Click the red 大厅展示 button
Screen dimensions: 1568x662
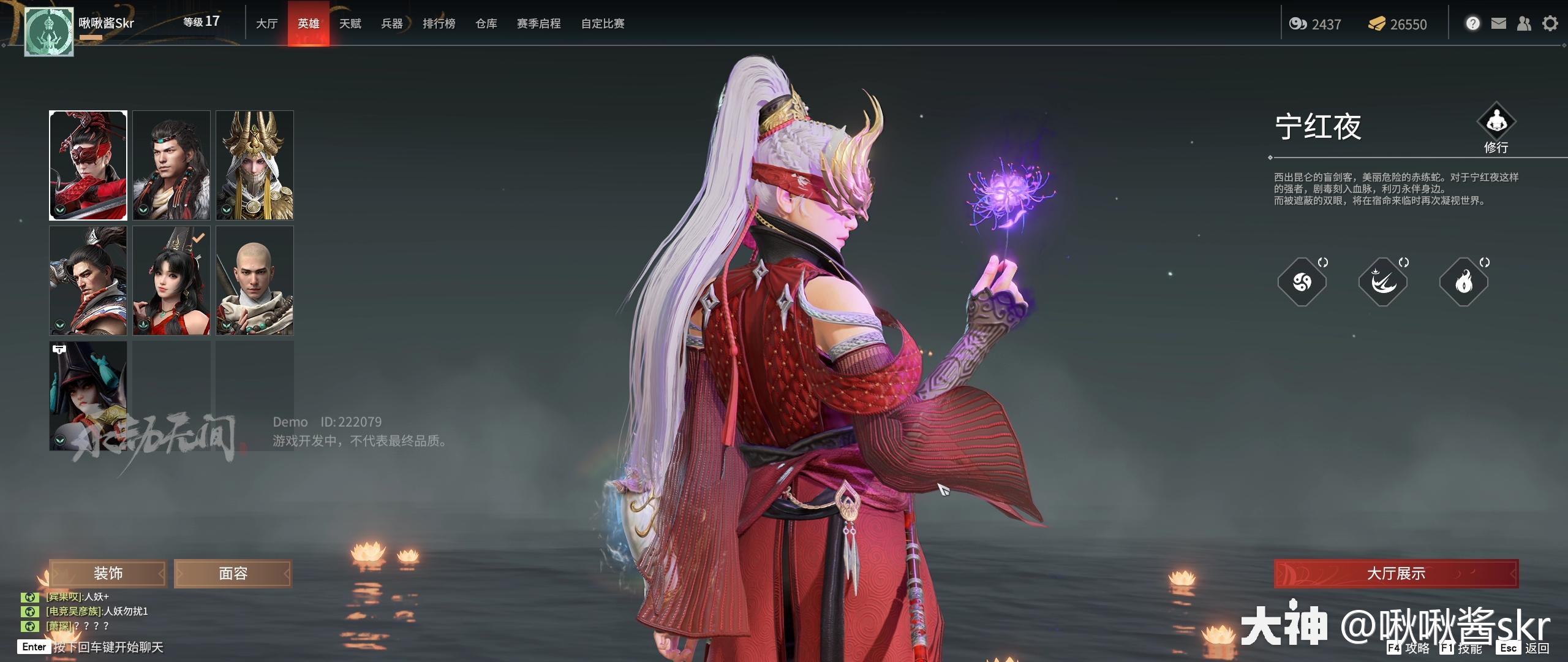(x=1396, y=573)
